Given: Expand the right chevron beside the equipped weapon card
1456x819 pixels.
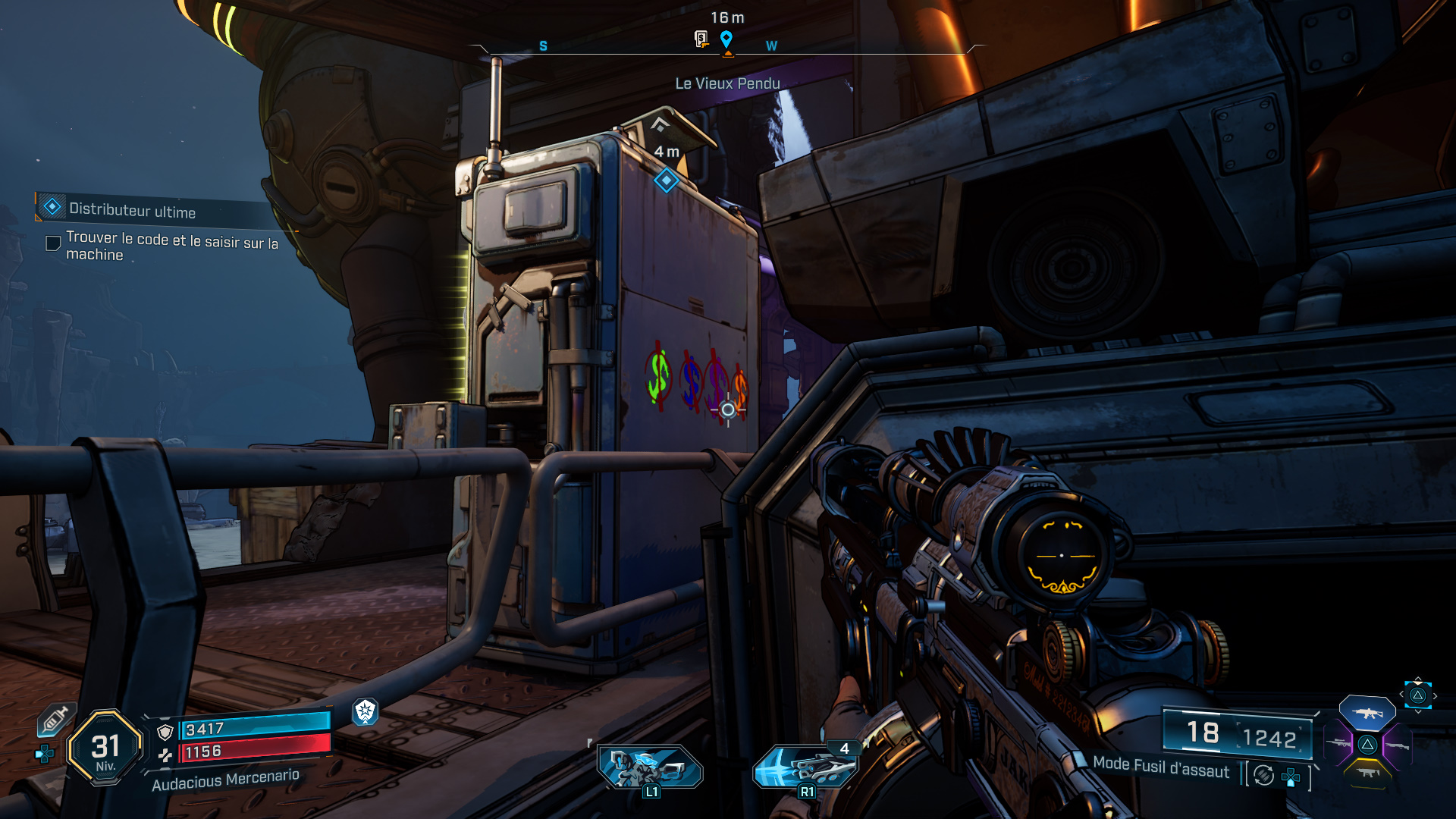Looking at the screenshot, I should click(x=1435, y=695).
